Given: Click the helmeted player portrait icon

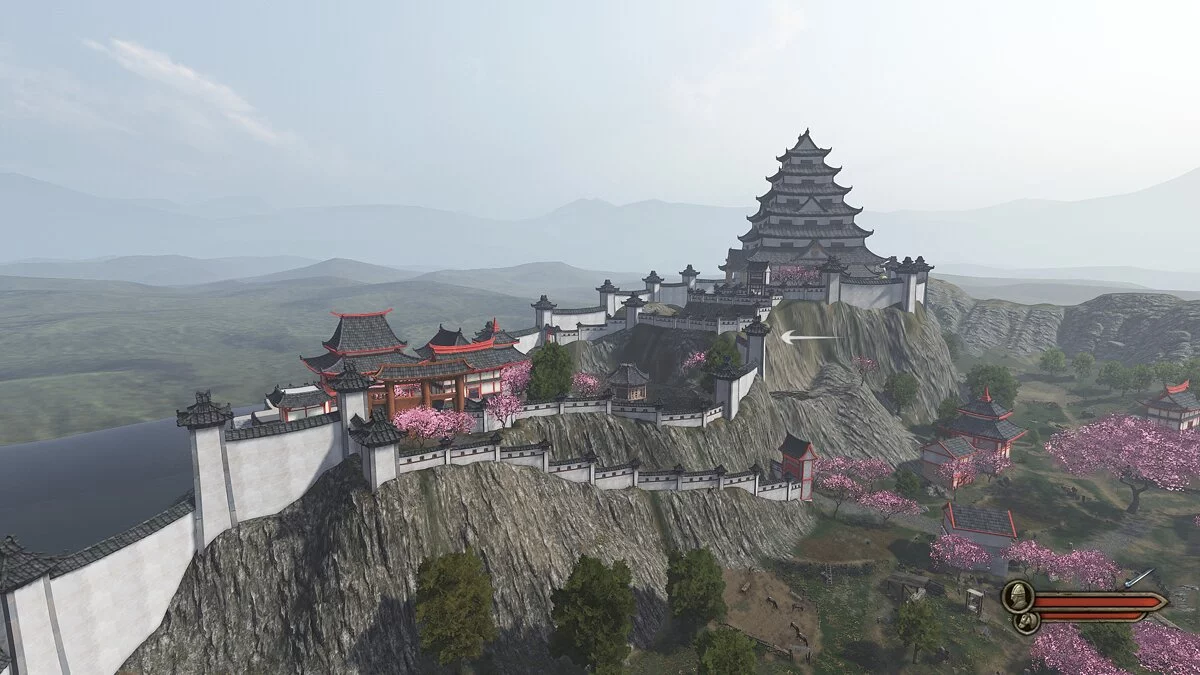Looking at the screenshot, I should pyautogui.click(x=1016, y=597).
